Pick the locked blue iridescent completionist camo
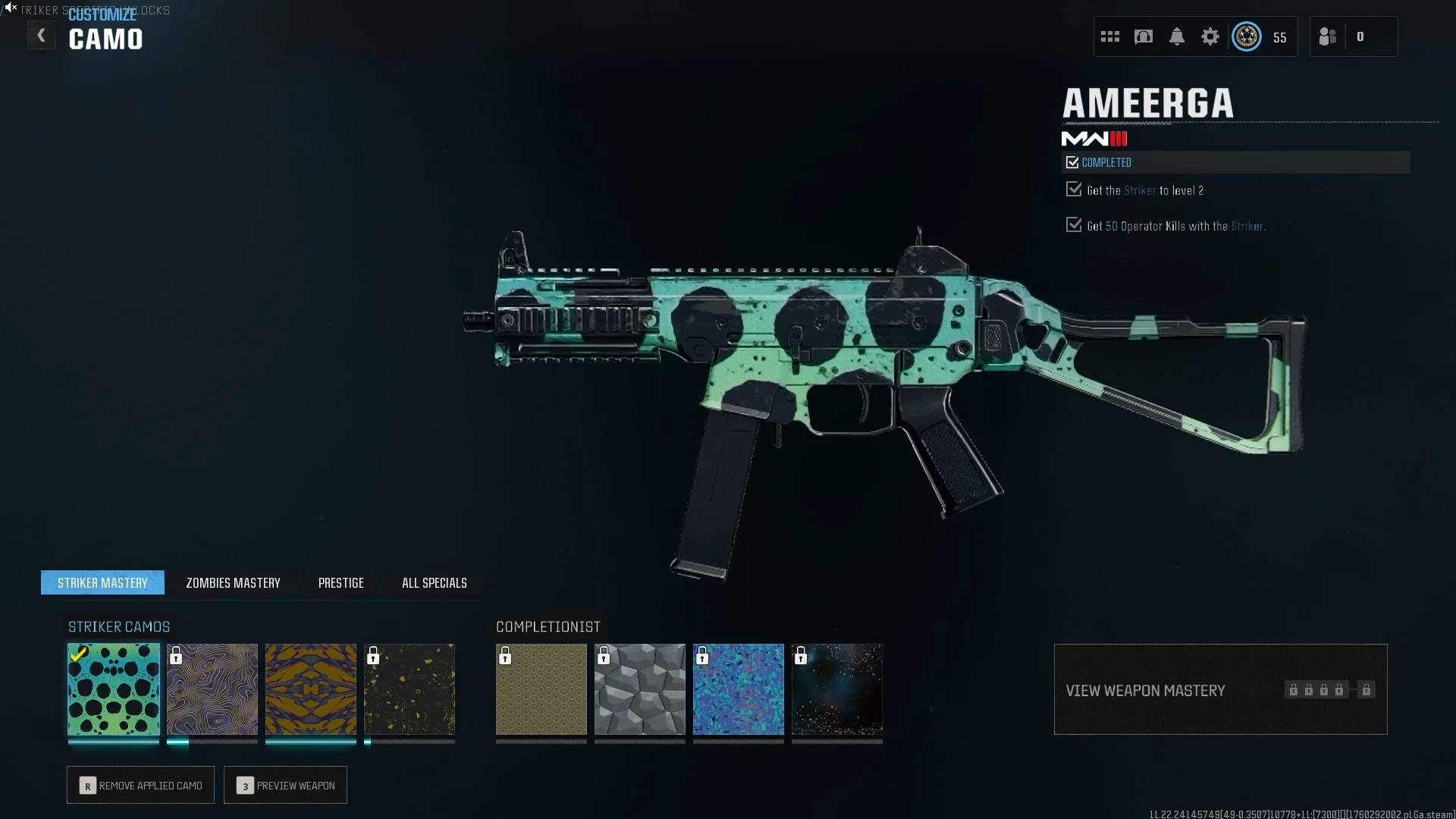This screenshot has width=1456, height=819. coord(739,689)
